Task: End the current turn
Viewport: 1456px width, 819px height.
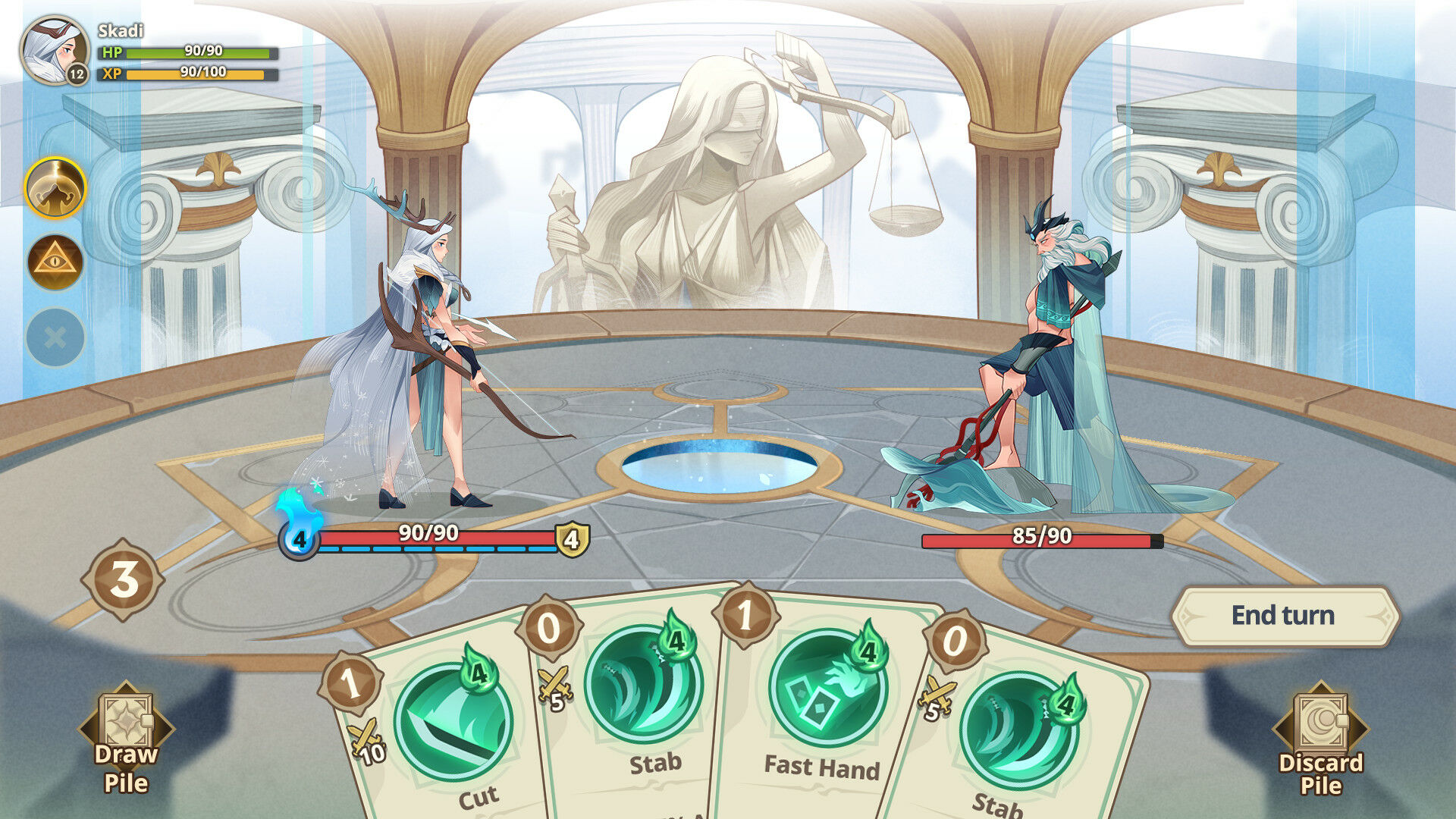Action: tap(1283, 616)
